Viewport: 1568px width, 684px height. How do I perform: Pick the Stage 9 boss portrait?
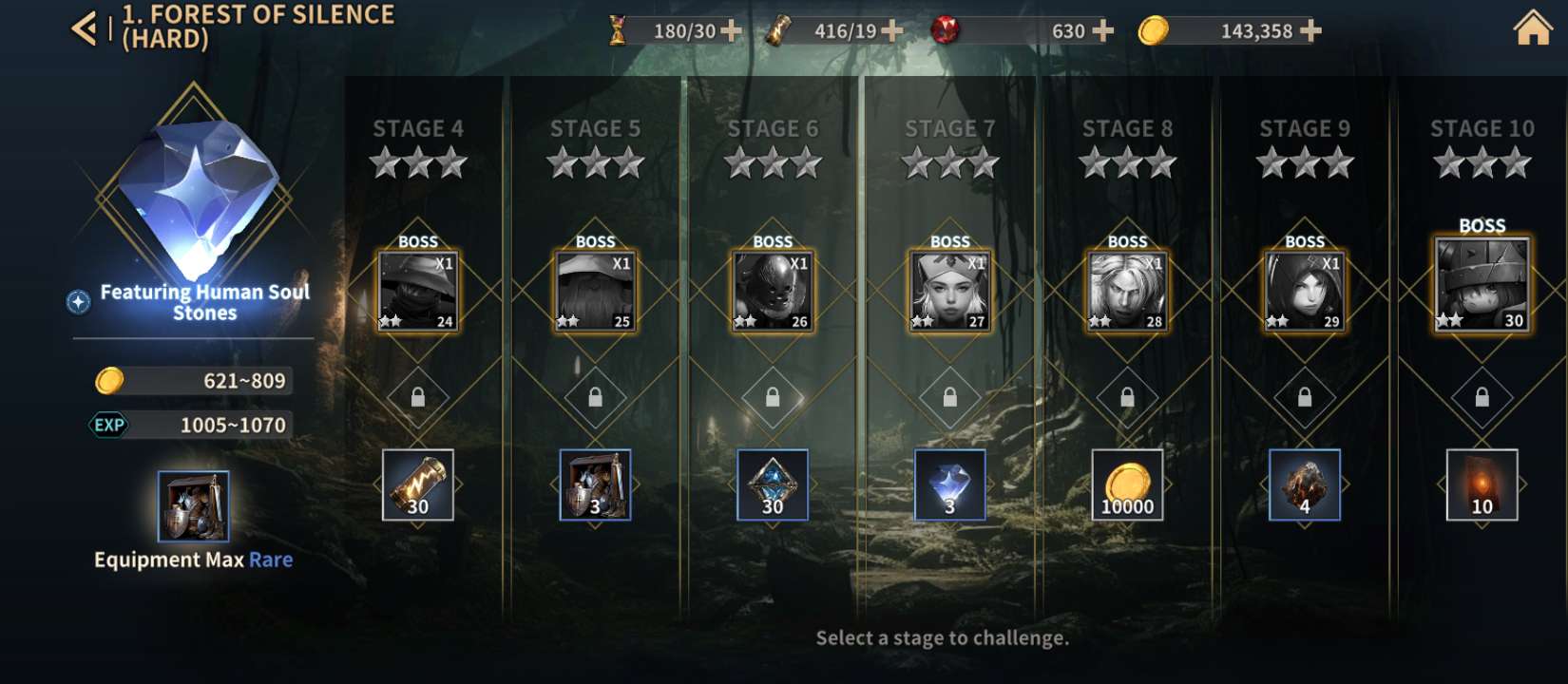coord(1304,291)
